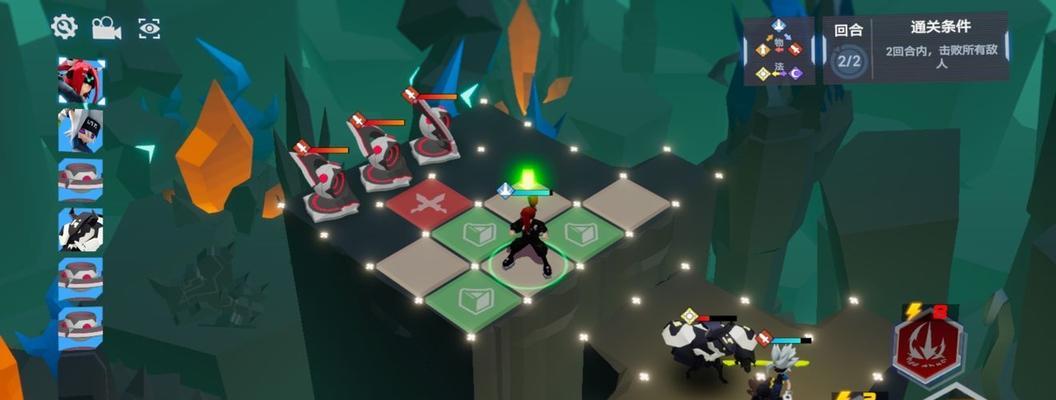Choose the black-and-white beast portrait in turn order
The height and width of the screenshot is (400, 1056).
tap(80, 230)
